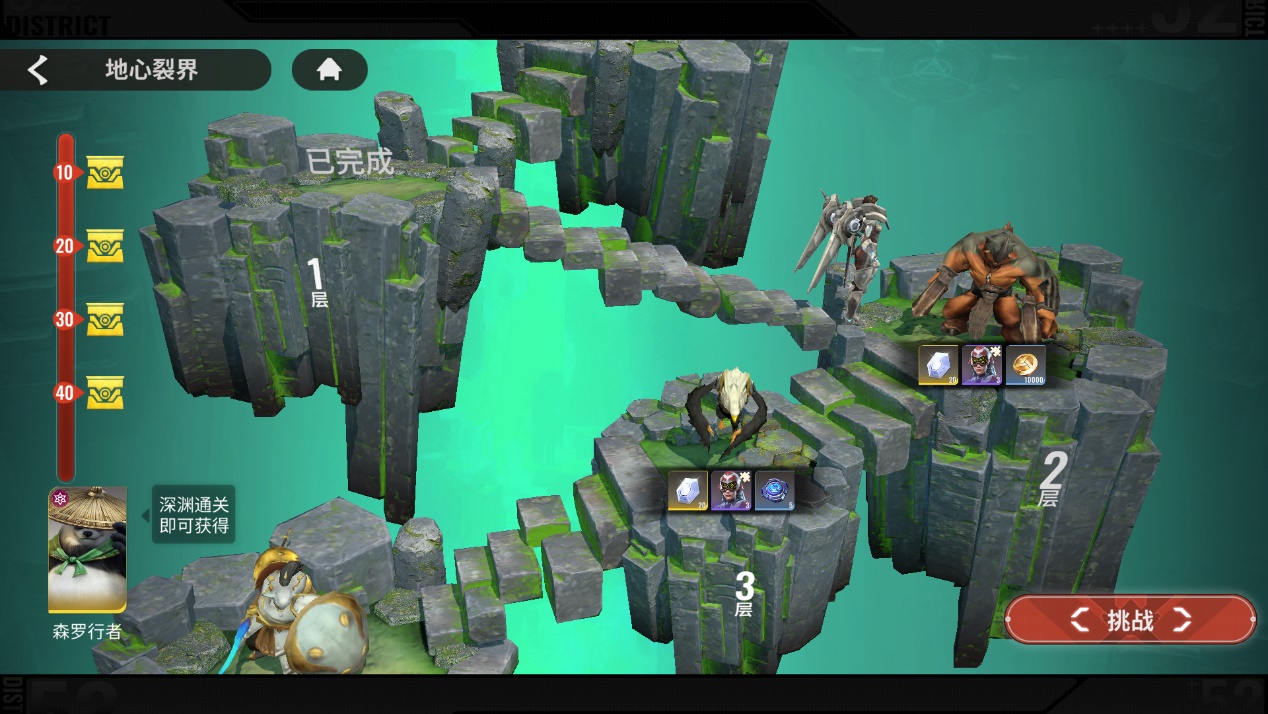
Task: View the masked hero reward beside gold coin
Action: coord(982,366)
